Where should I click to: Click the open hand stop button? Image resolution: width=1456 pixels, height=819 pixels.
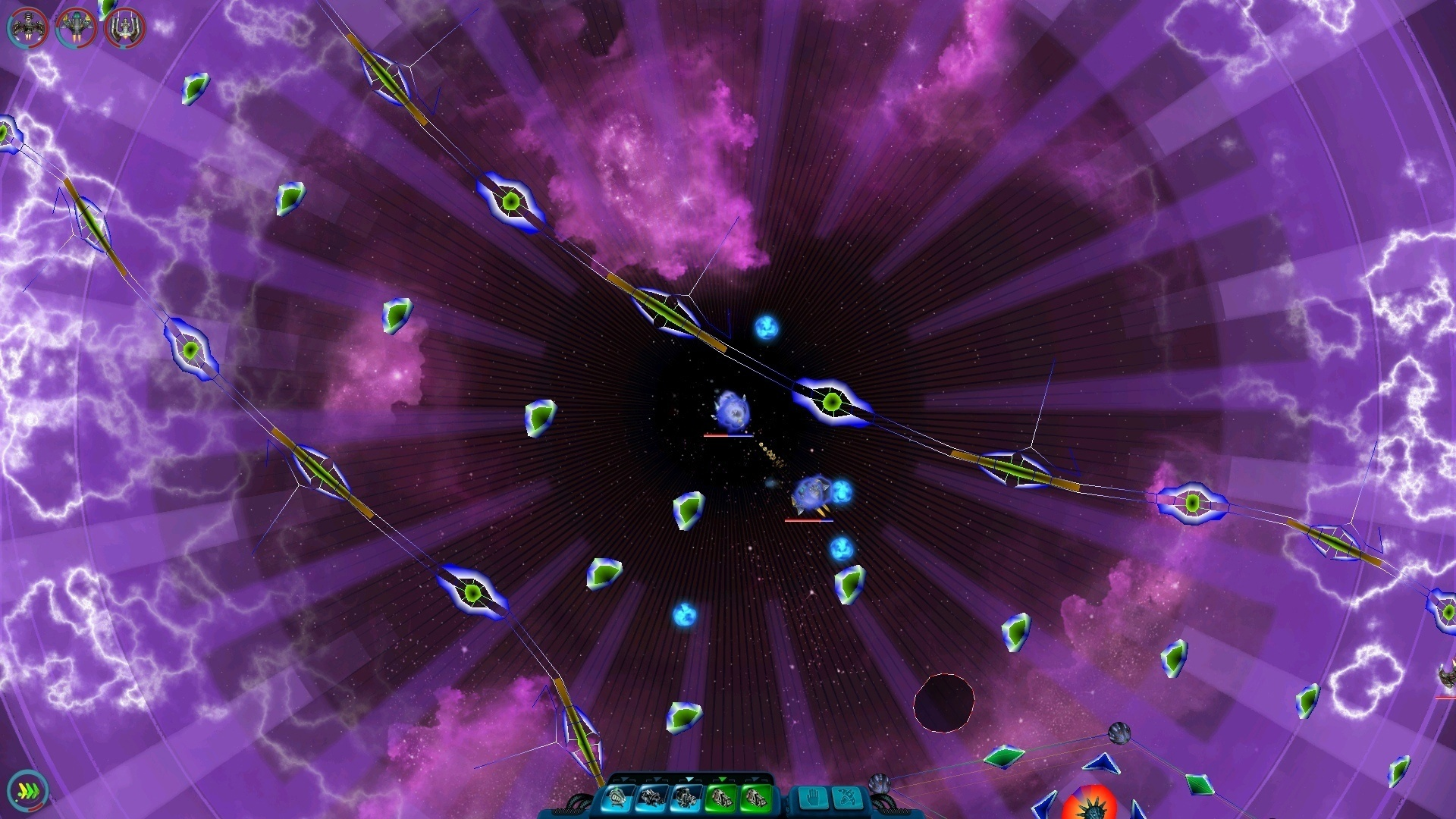[x=814, y=799]
